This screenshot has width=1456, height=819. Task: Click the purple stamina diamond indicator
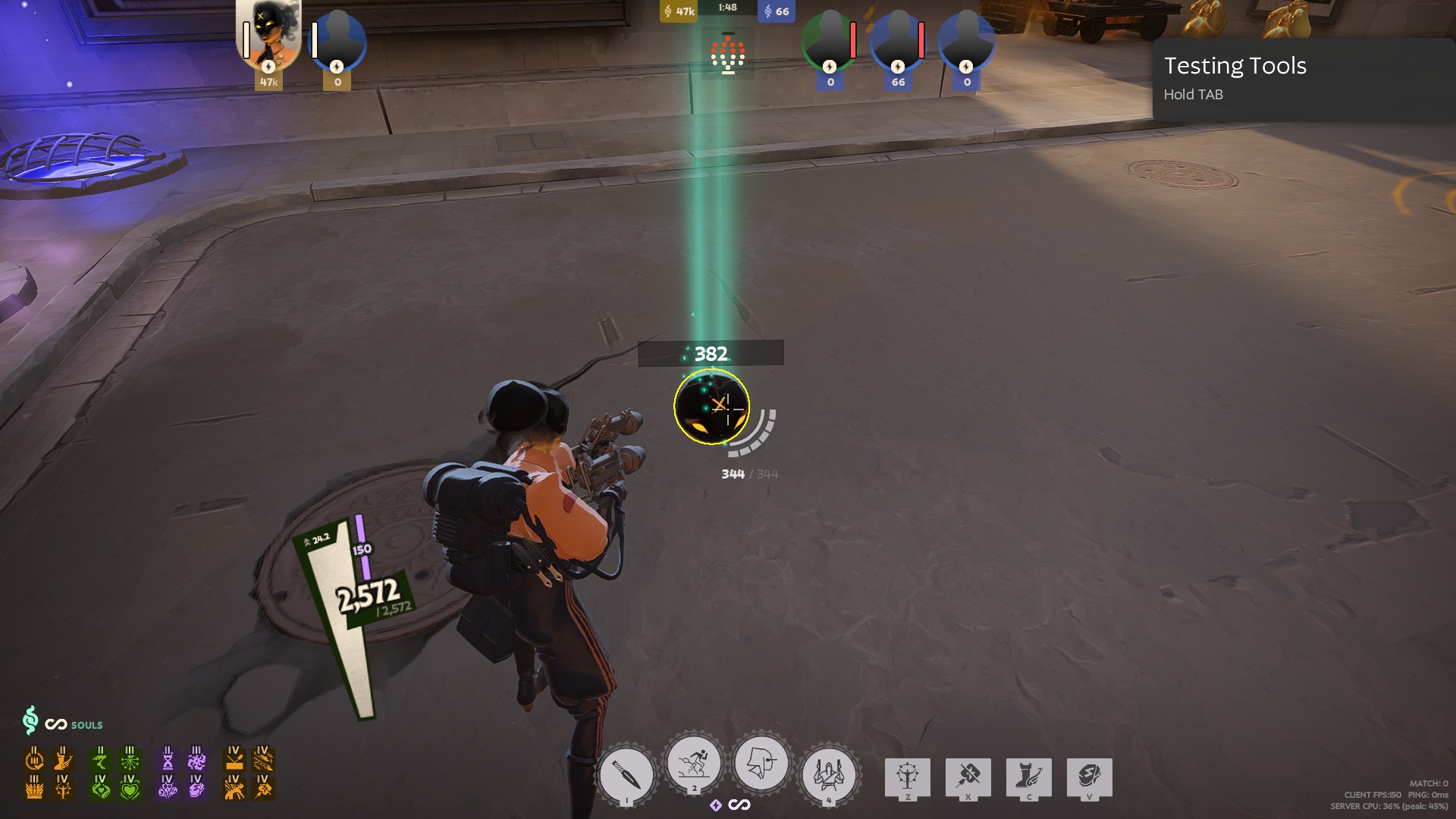[716, 805]
